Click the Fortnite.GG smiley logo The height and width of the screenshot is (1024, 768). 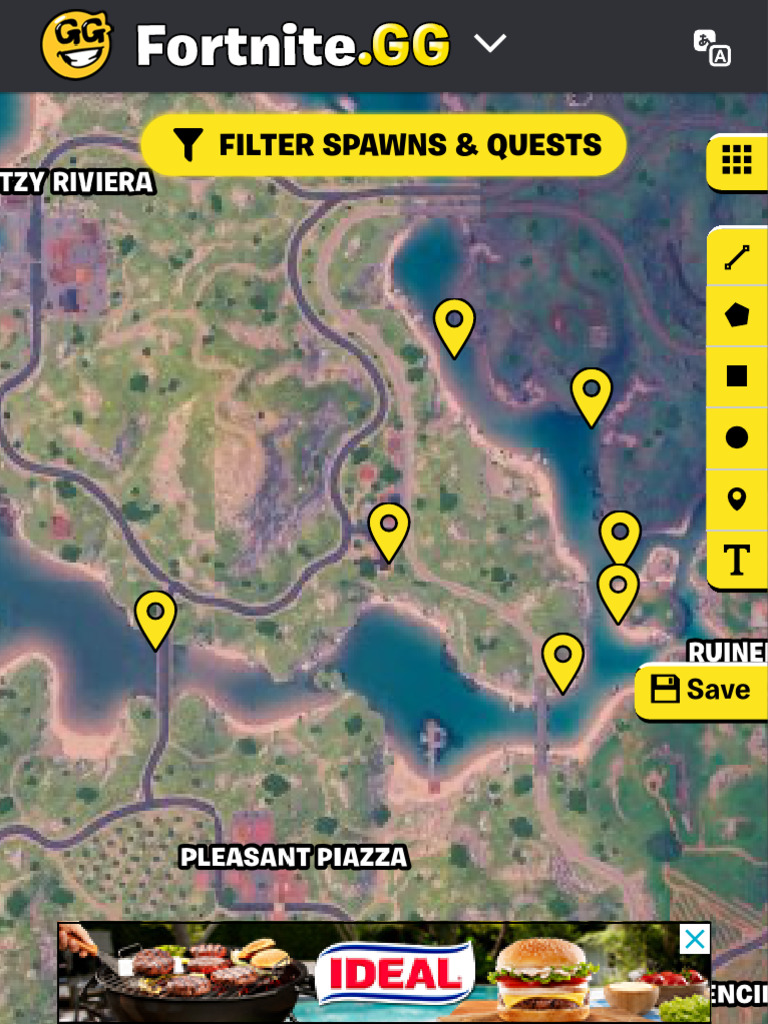76,45
